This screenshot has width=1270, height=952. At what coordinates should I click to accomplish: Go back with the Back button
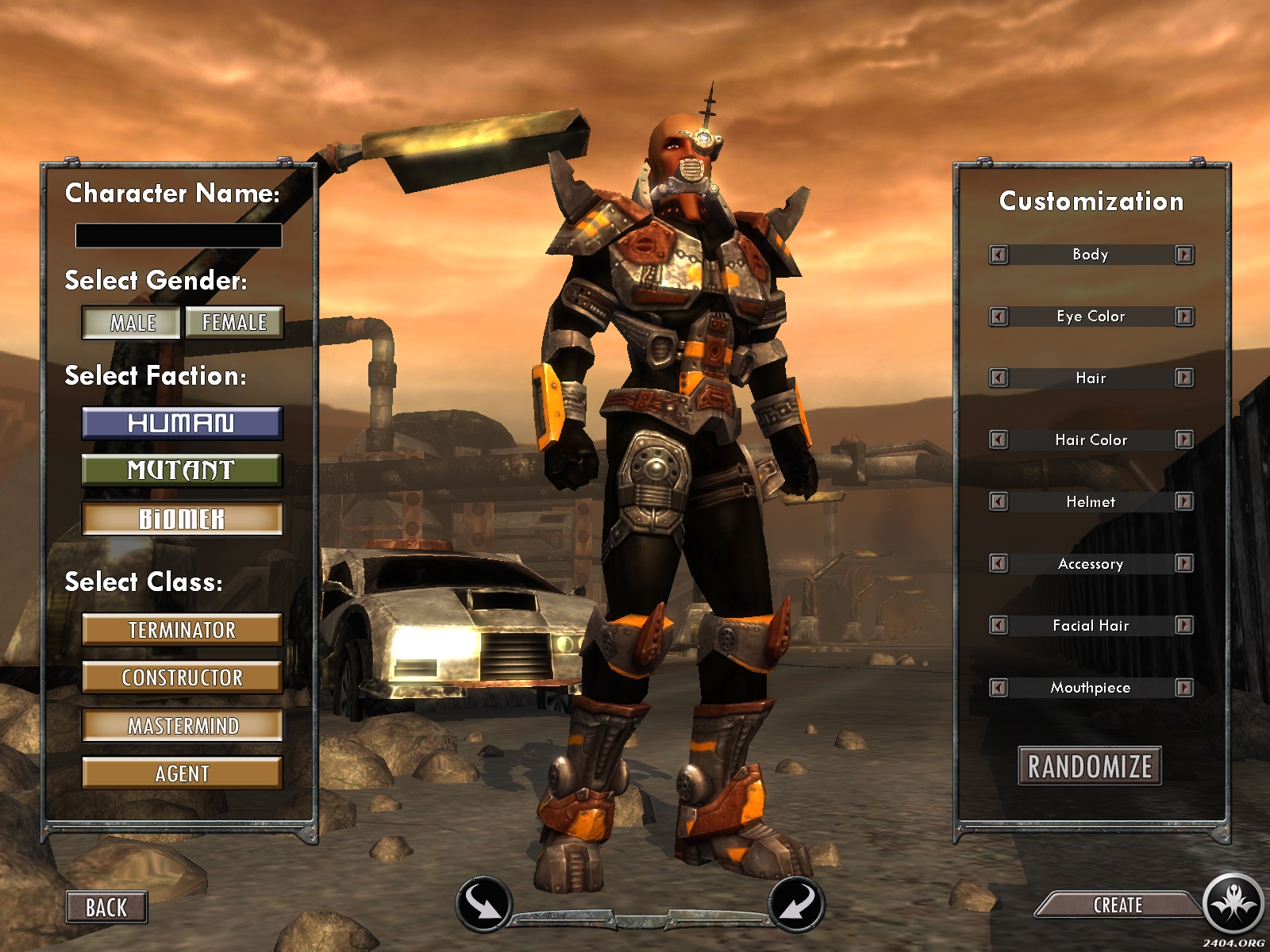click(106, 908)
